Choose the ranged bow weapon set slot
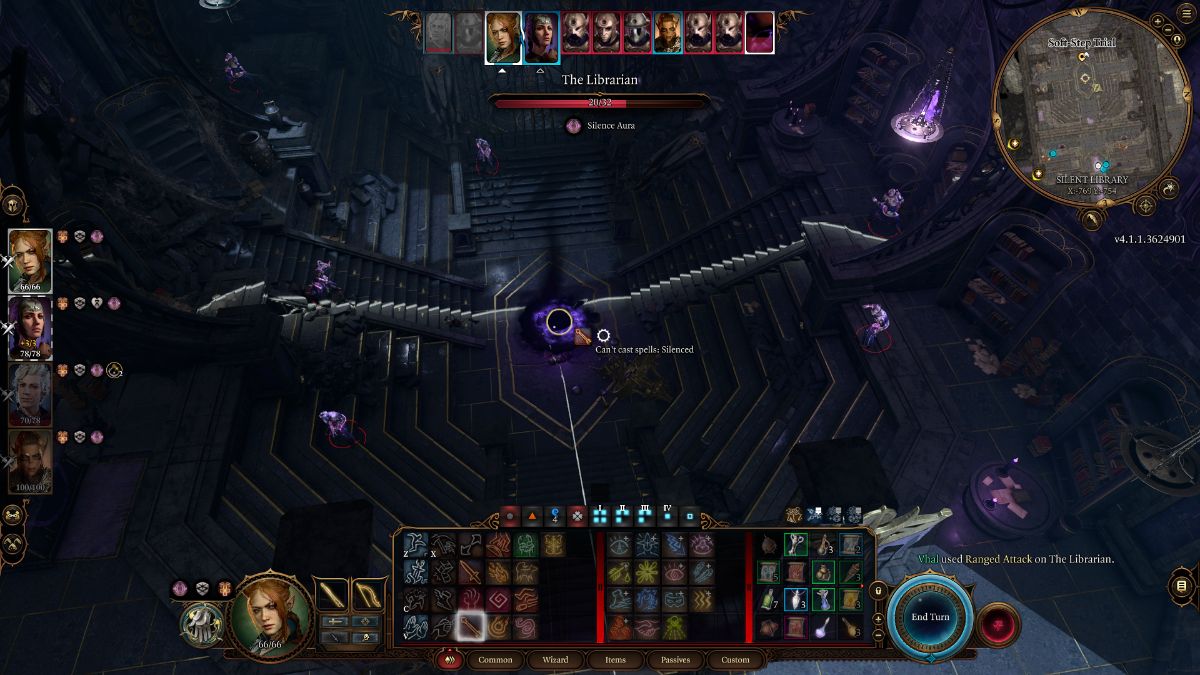1200x675 pixels. coord(370,594)
